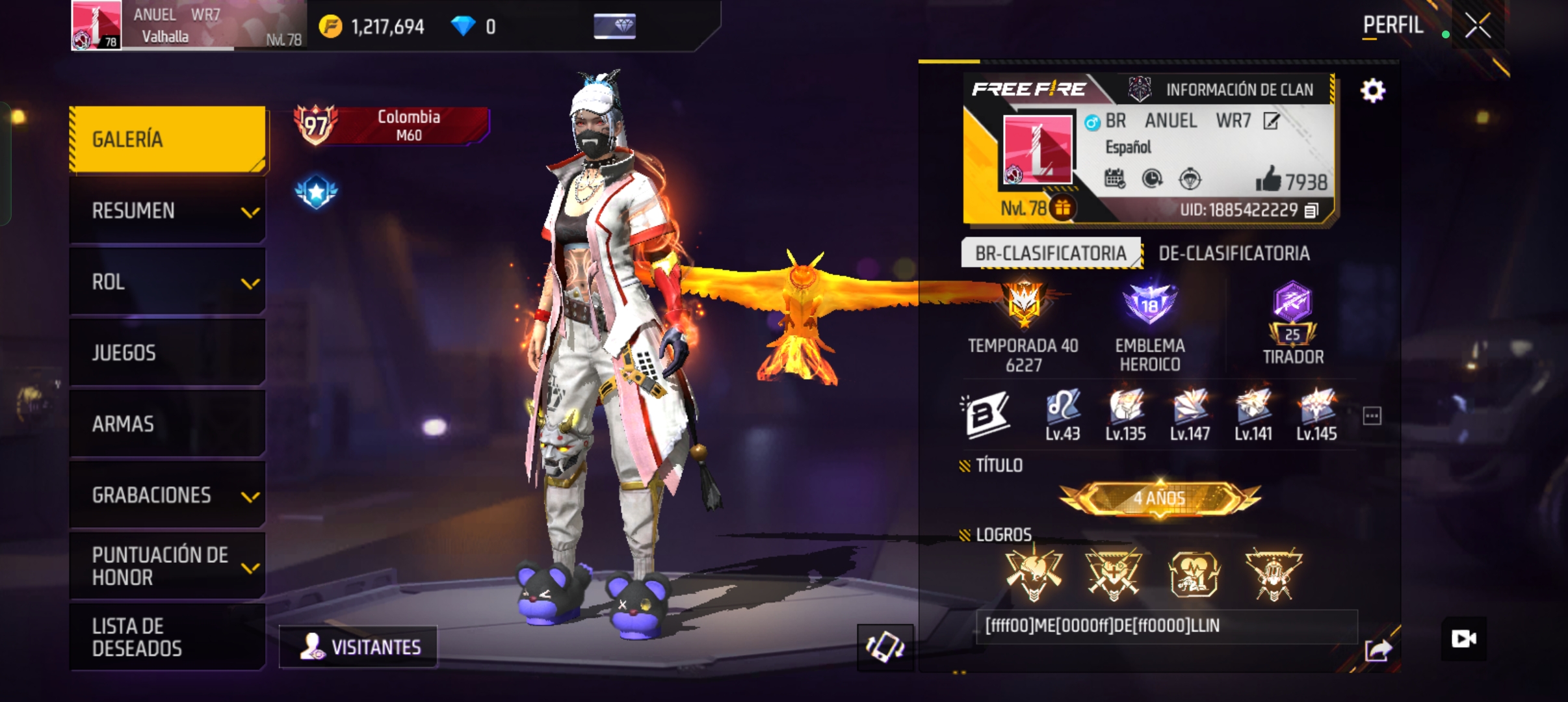1568x702 pixels.
Task: Open profile settings gear icon
Action: pyautogui.click(x=1372, y=90)
